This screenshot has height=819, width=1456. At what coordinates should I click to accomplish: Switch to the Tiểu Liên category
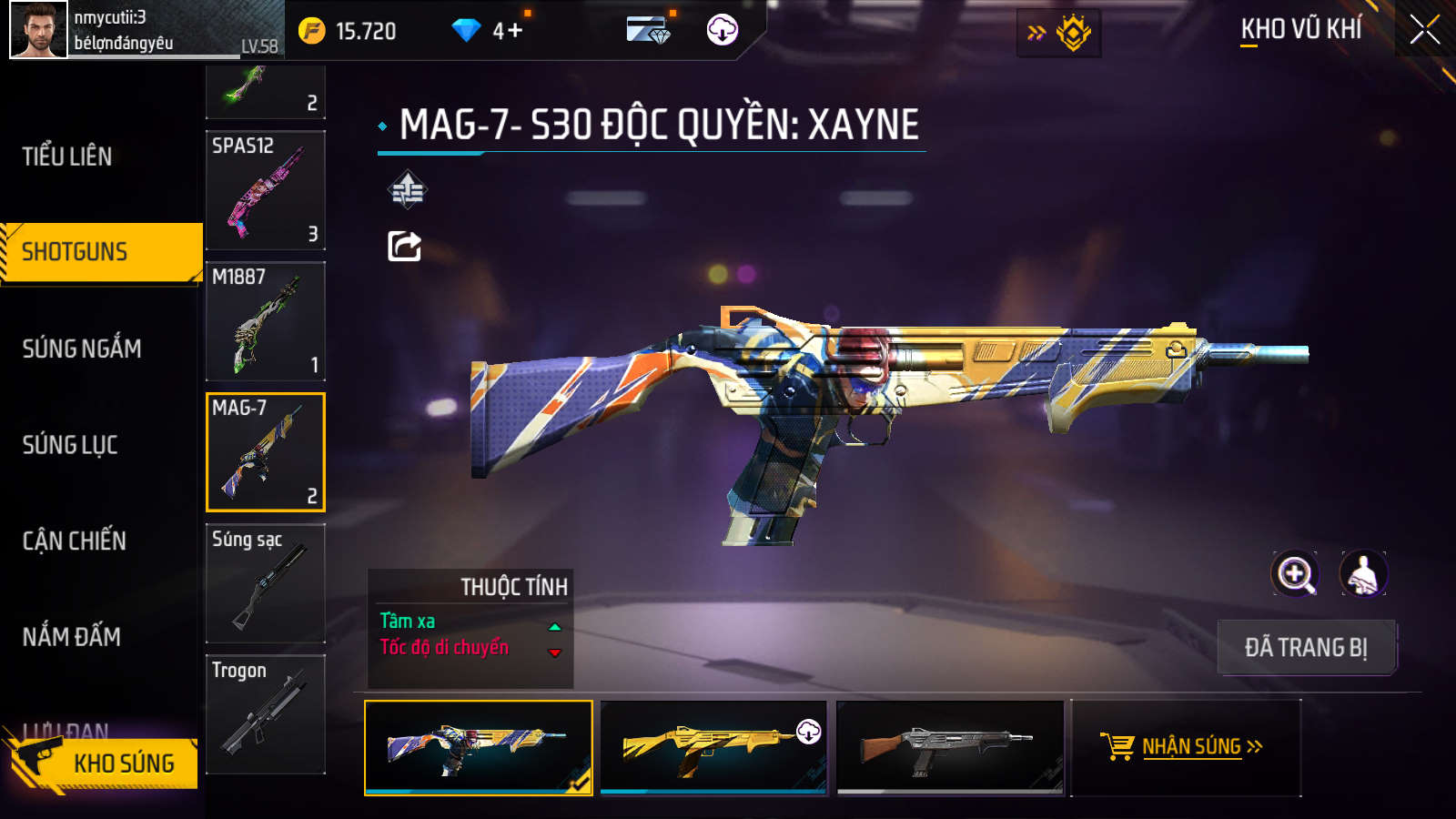coord(67,157)
